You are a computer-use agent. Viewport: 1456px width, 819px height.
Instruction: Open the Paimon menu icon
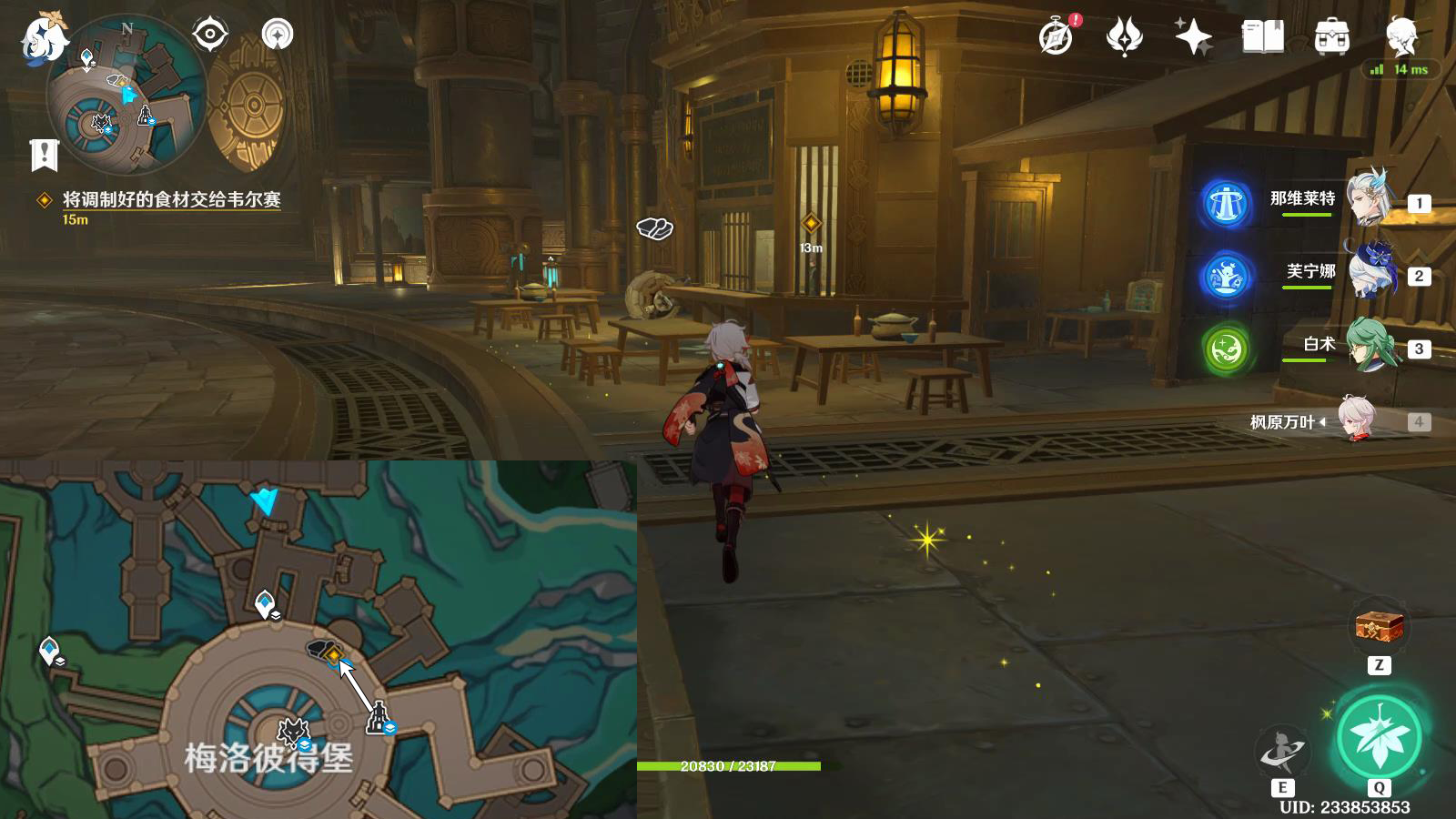click(43, 39)
